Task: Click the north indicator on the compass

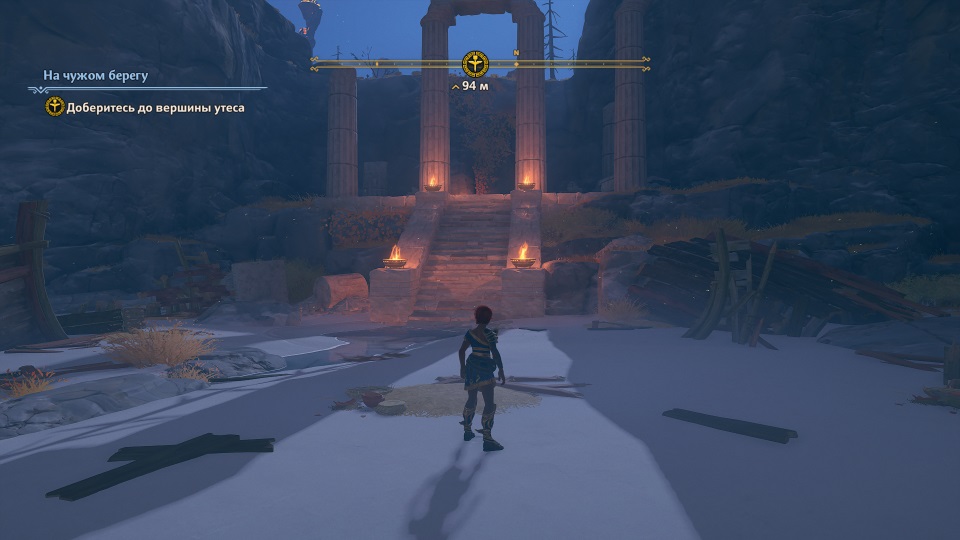Action: 516,53
